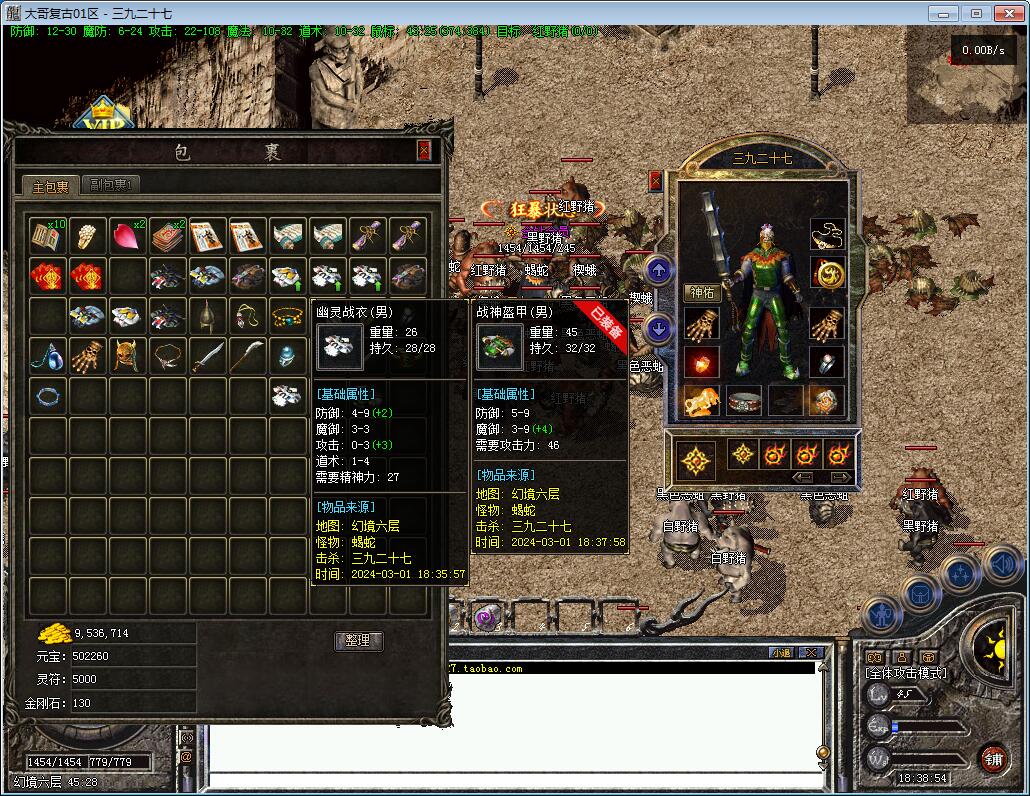
Task: Click the blue up-arrow button
Action: coord(658,271)
